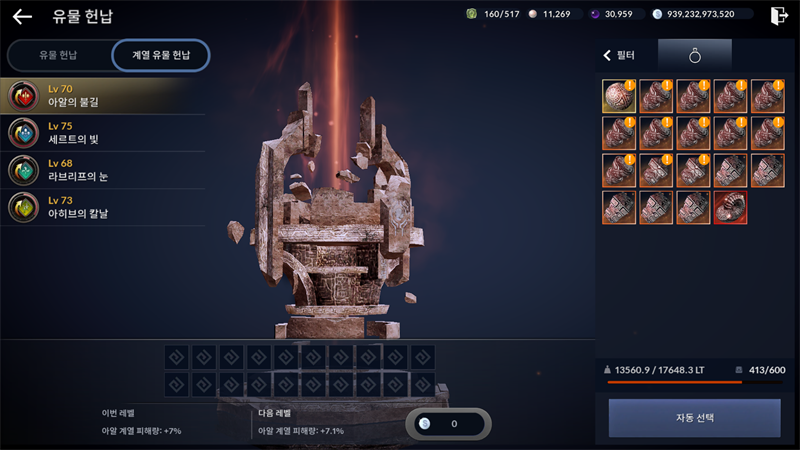This screenshot has width=800, height=450.
Task: Exit the screen via the door icon
Action: (780, 15)
